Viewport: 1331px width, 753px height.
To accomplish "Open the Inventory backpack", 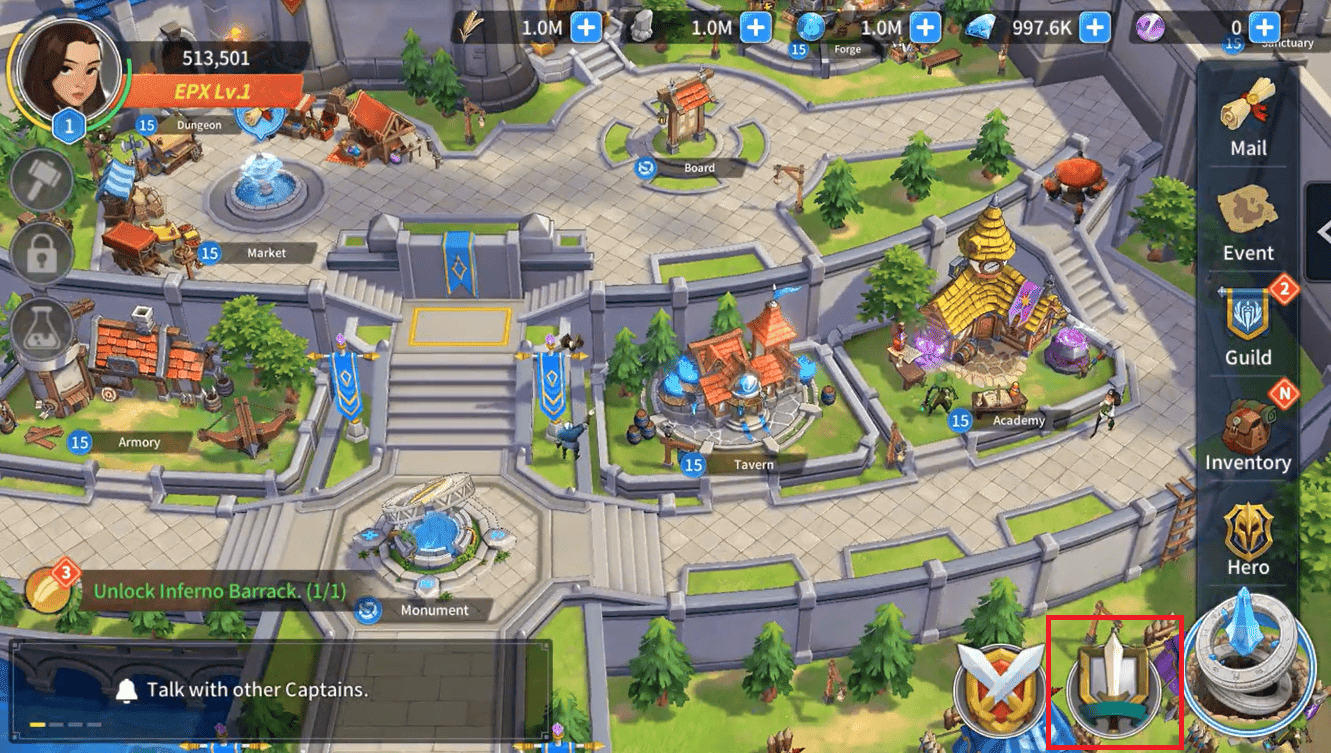I will [1248, 434].
